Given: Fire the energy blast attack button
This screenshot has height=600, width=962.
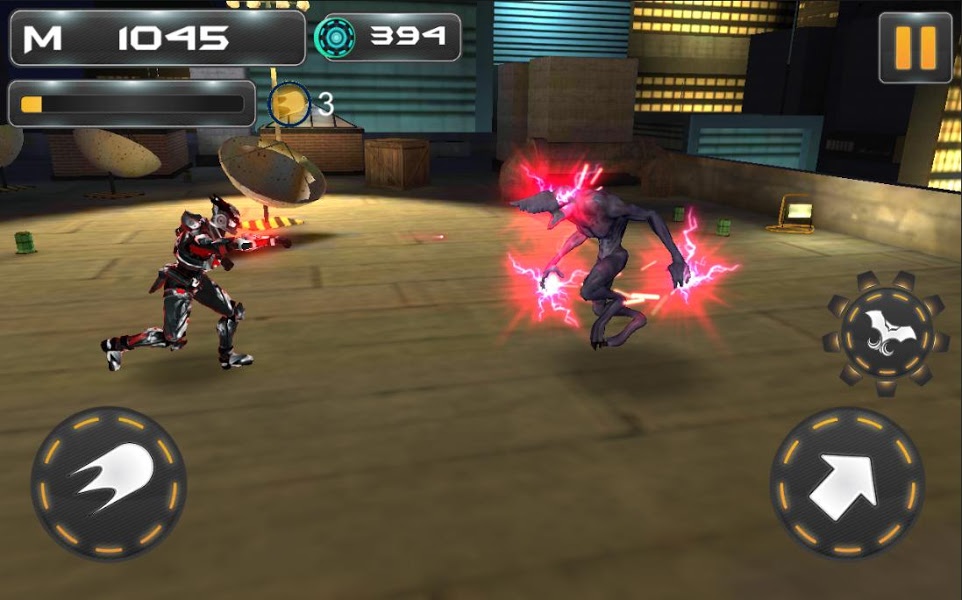Looking at the screenshot, I should (x=108, y=483).
